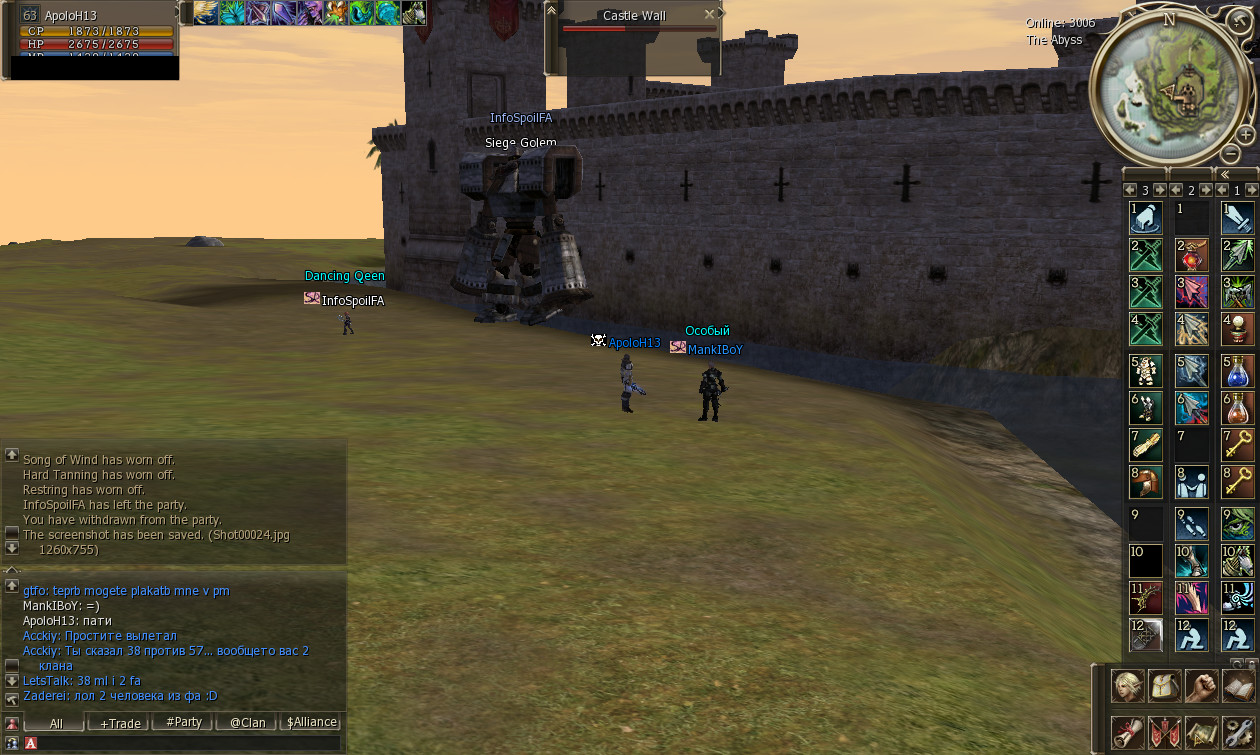Image resolution: width=1260 pixels, height=755 pixels.
Task: Open the skills open-book icon
Action: pyautogui.click(x=1239, y=686)
